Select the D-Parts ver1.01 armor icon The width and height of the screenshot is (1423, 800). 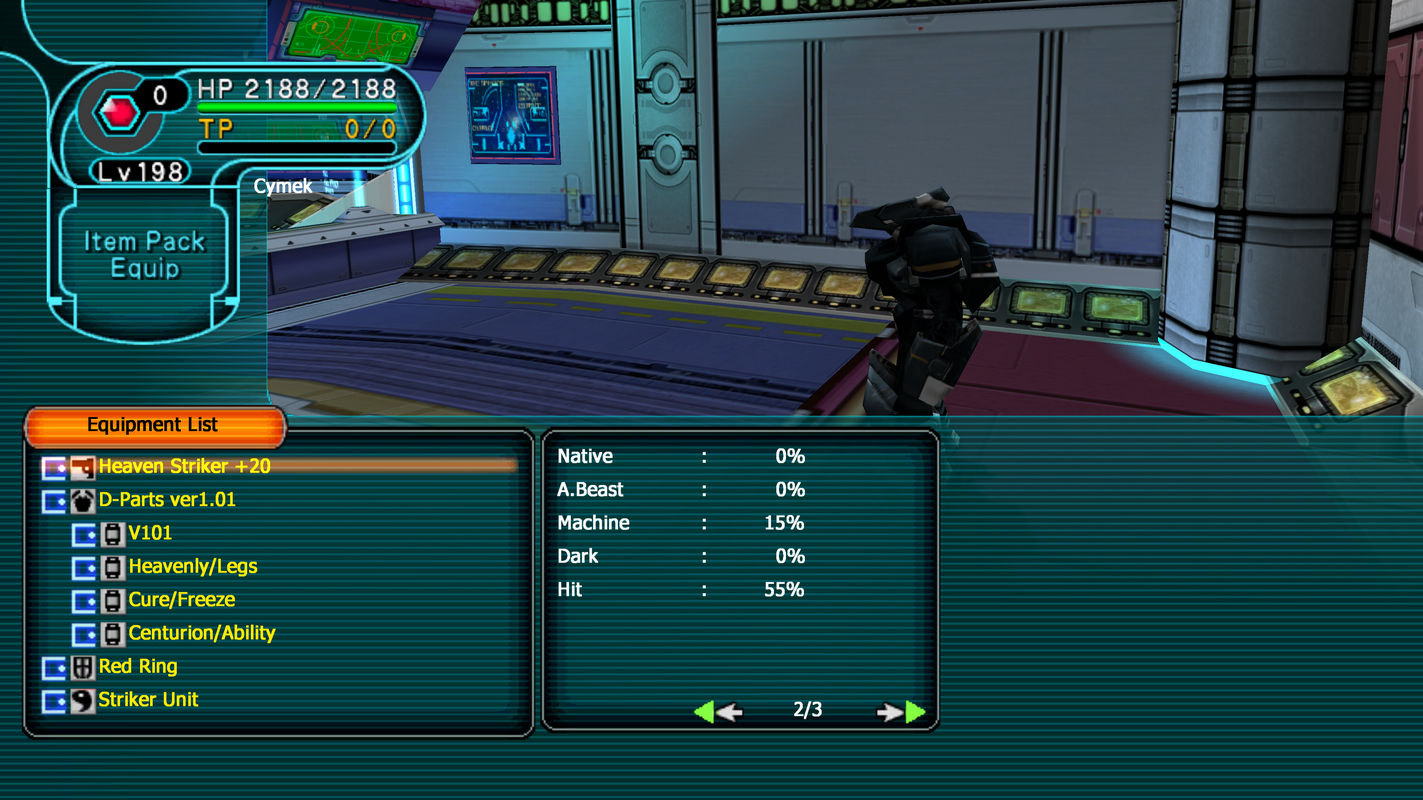point(83,500)
